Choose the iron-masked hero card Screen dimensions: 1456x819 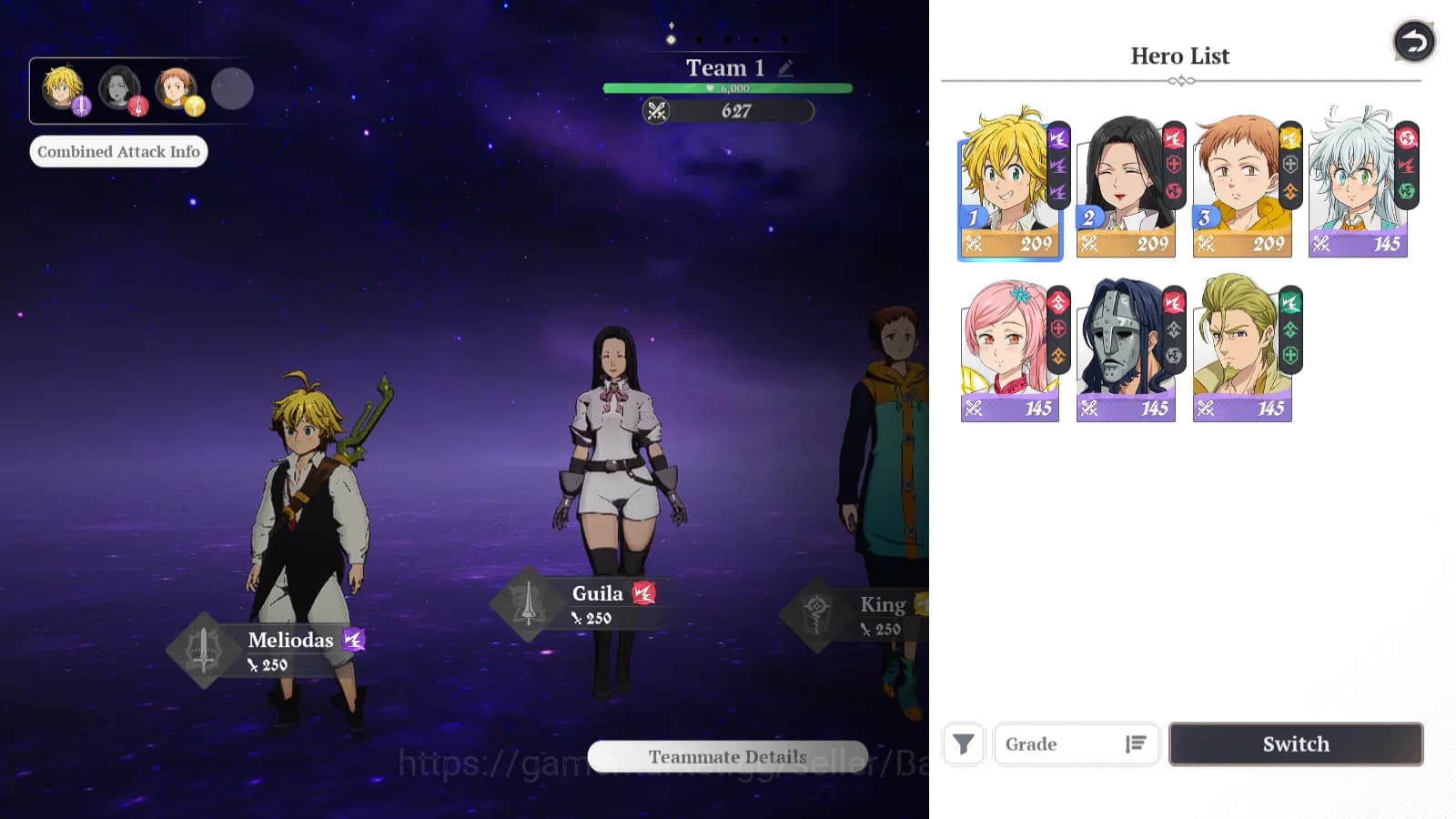pyautogui.click(x=1125, y=350)
